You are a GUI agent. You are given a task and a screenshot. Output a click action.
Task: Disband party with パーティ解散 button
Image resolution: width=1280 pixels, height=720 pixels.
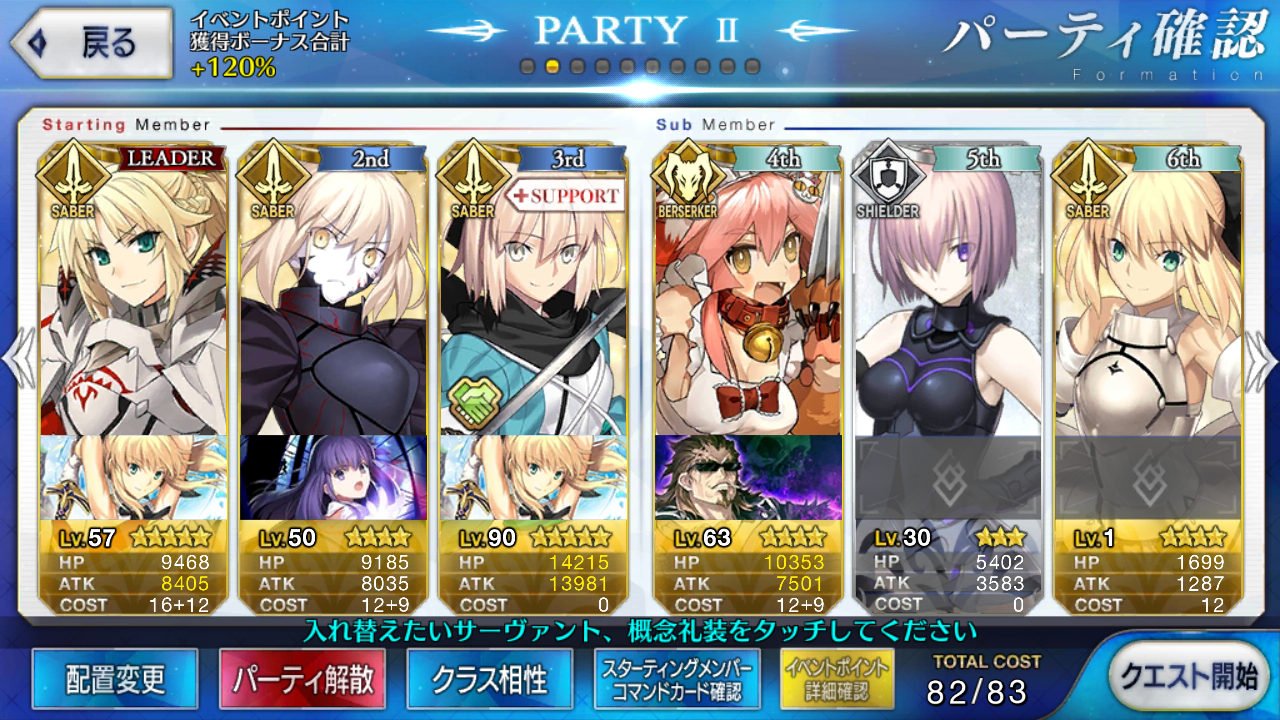pos(303,679)
